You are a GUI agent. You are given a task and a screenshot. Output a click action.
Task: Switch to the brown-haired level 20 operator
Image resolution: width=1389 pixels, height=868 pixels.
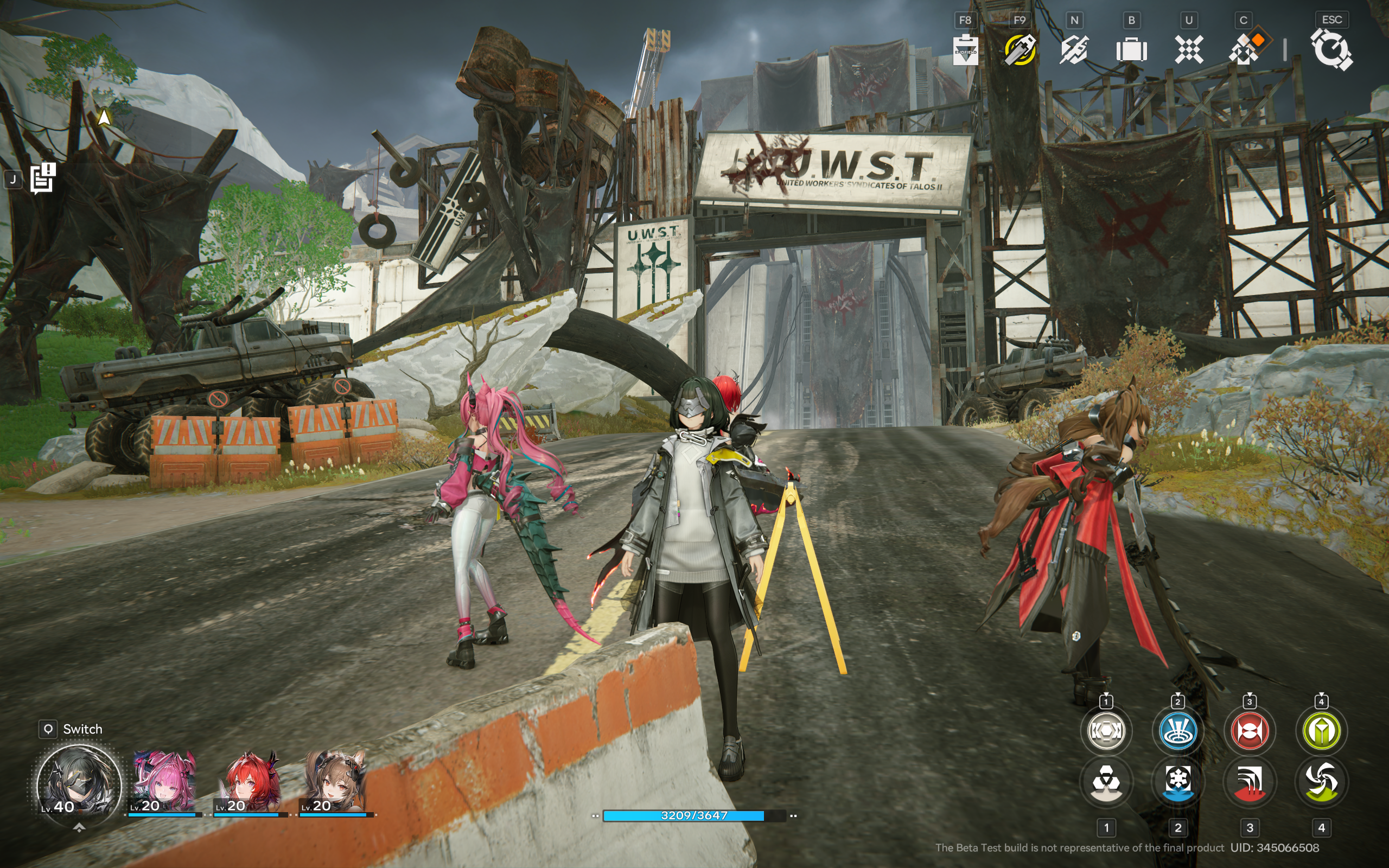click(336, 783)
